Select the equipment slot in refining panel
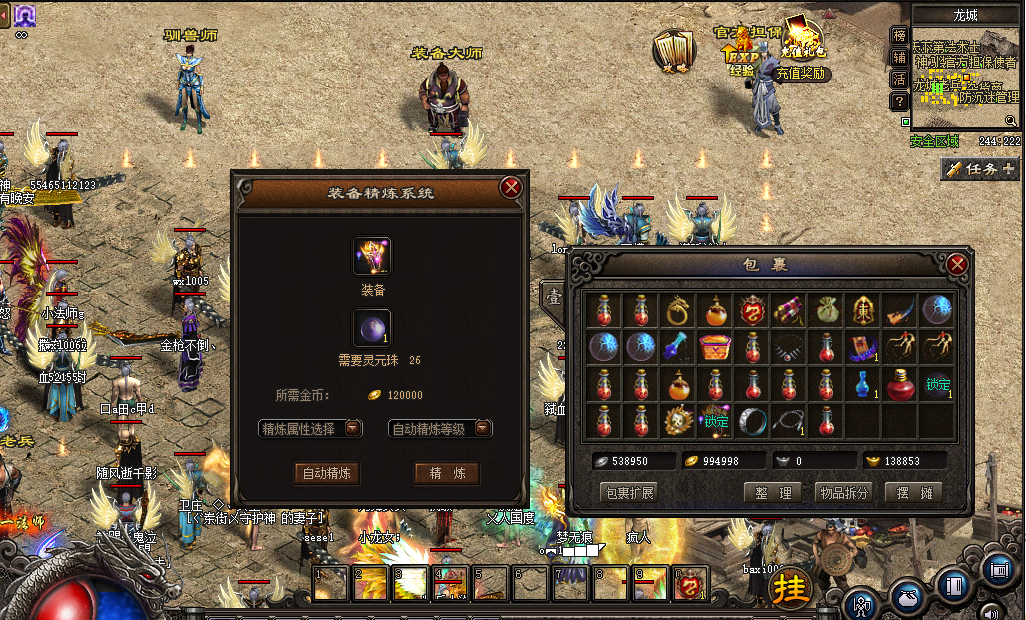Screen dimensions: 1026x620 pyautogui.click(x=372, y=256)
